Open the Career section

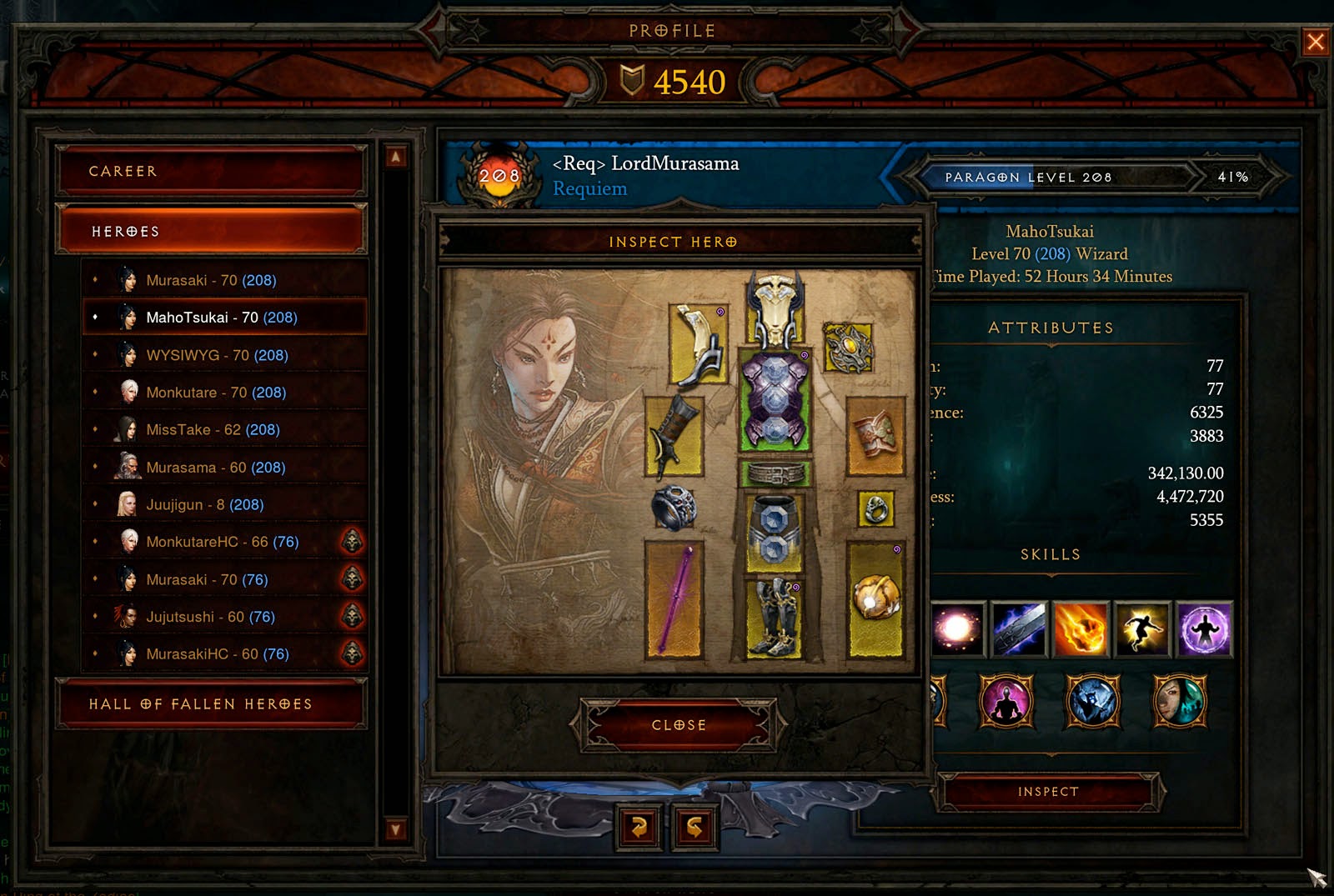(x=211, y=171)
